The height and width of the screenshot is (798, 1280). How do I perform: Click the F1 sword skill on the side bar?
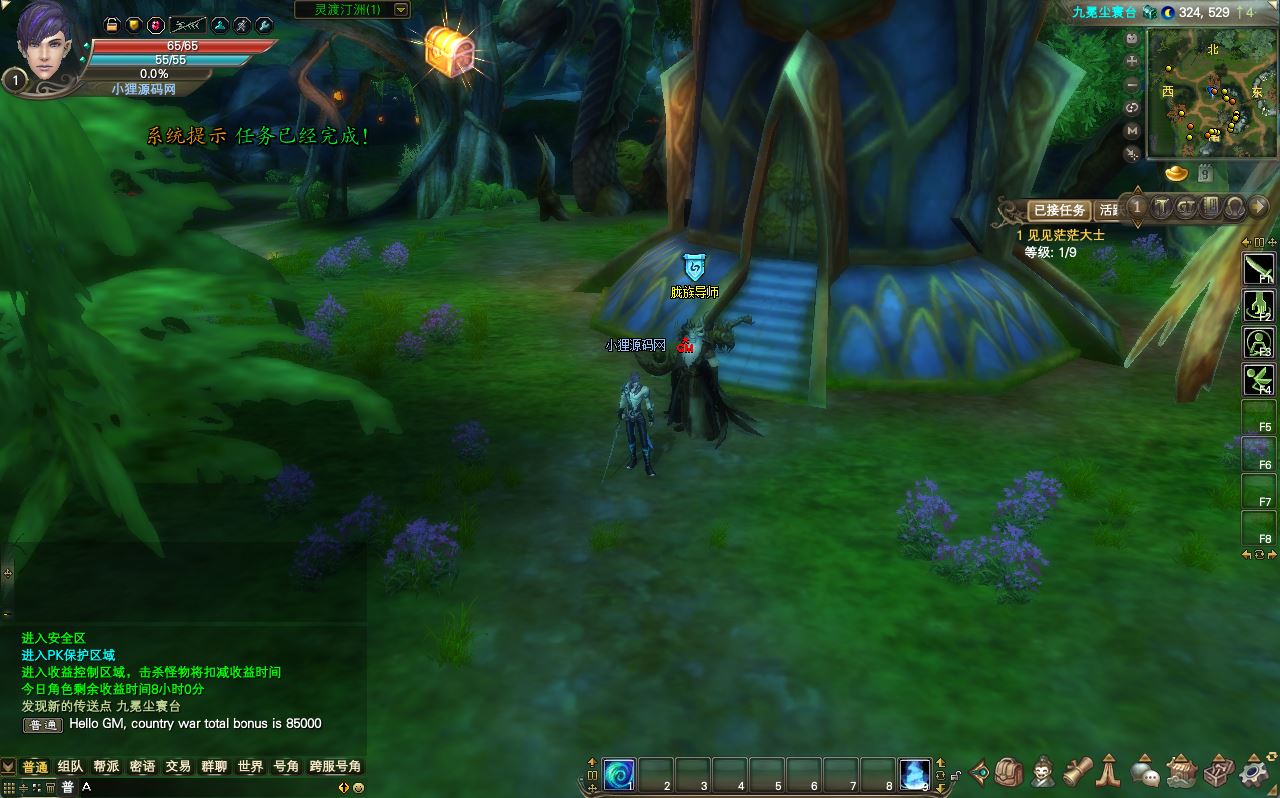(x=1257, y=268)
